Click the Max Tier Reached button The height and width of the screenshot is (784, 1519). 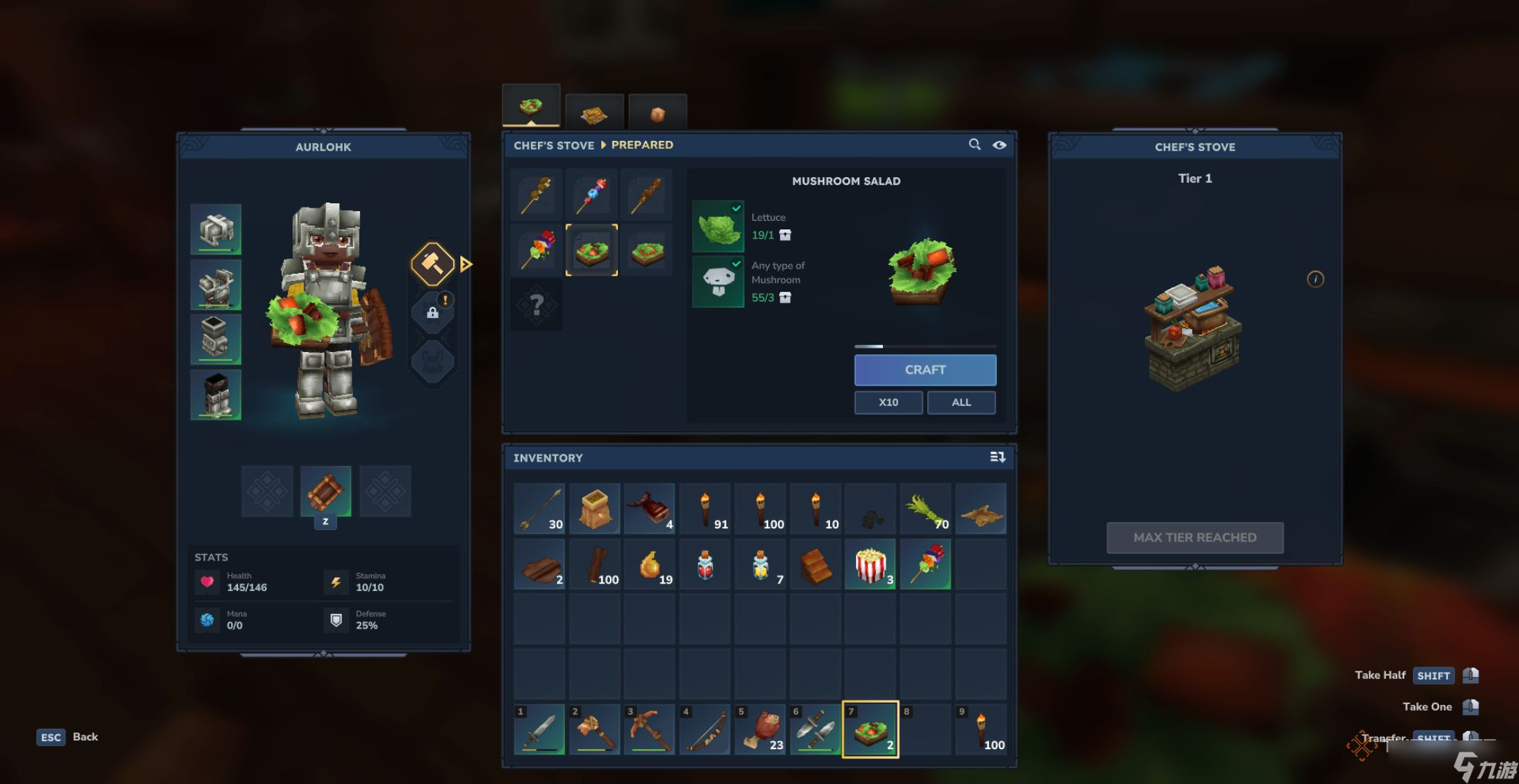tap(1194, 538)
